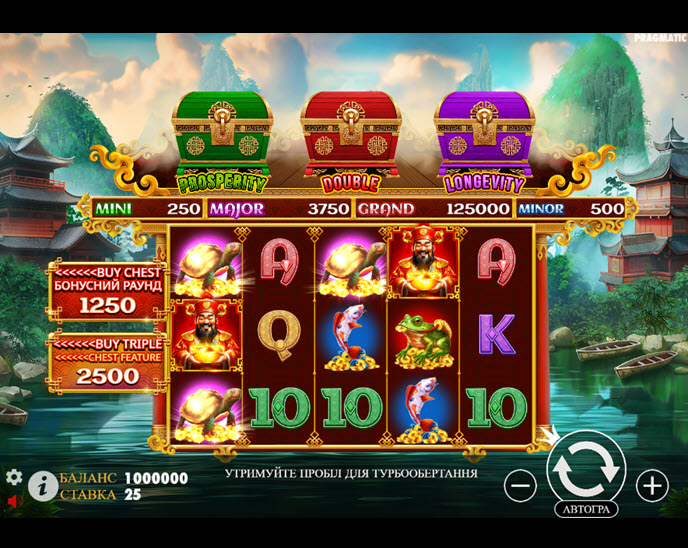Image resolution: width=688 pixels, height=548 pixels.
Task: Increase the bet with the plus button
Action: coord(652,486)
